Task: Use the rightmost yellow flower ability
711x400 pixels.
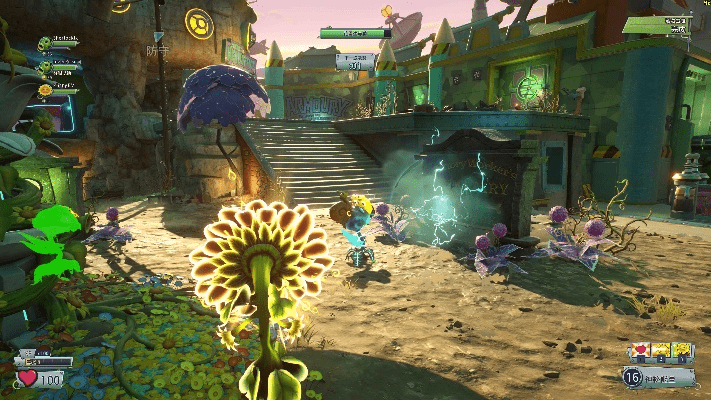Action: [x=681, y=350]
